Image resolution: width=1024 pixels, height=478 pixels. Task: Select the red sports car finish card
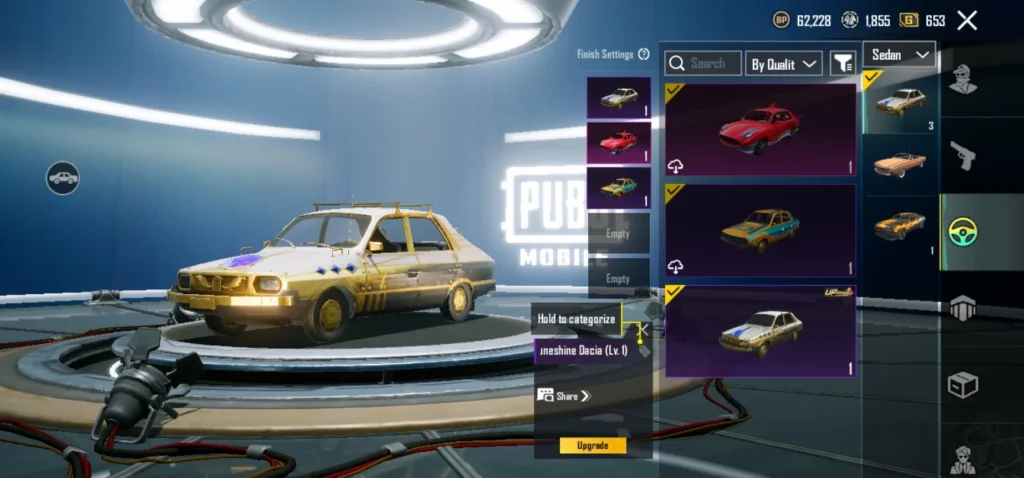coord(760,130)
